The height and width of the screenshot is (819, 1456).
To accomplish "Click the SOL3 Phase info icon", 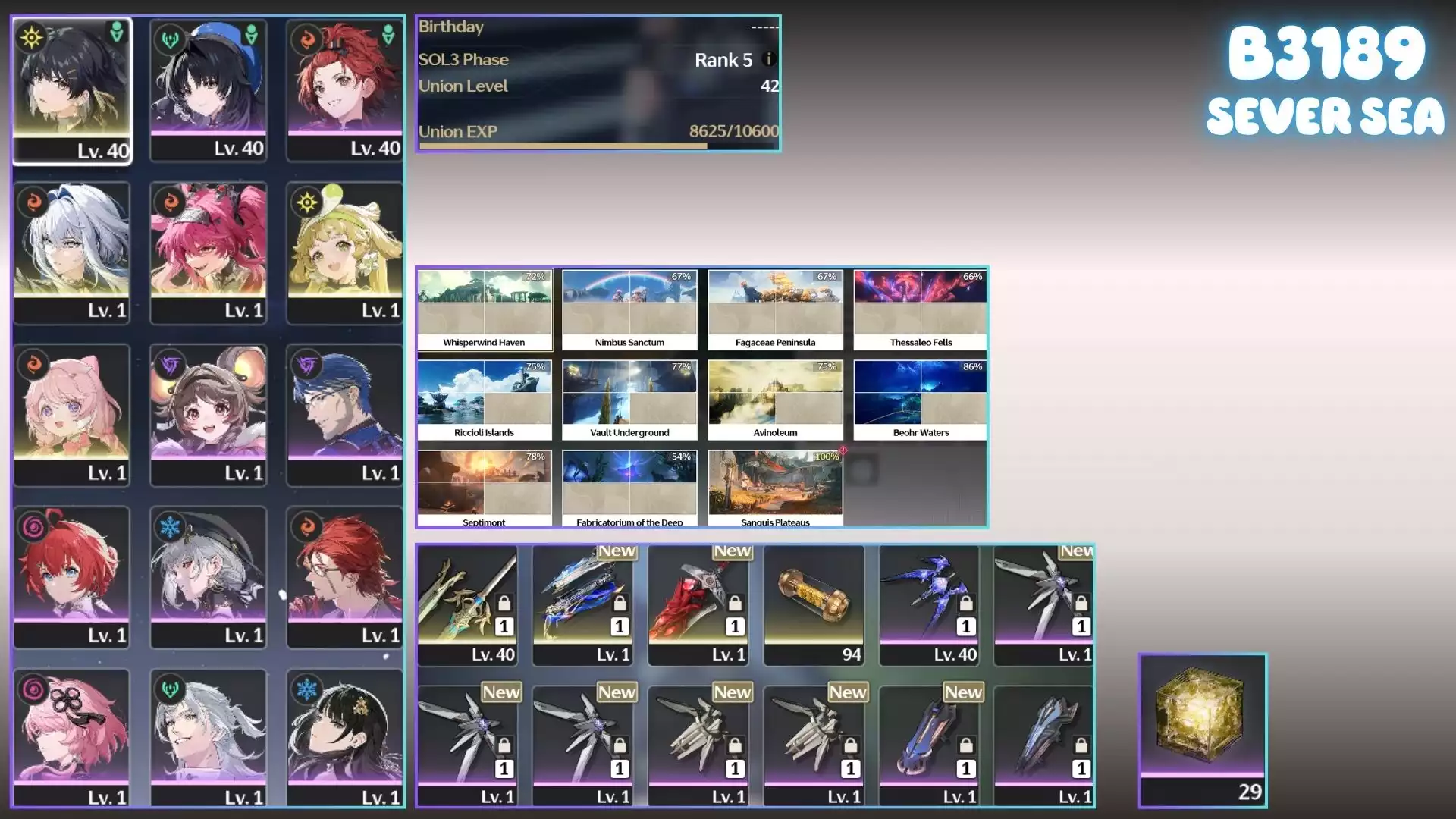I will coord(769,59).
